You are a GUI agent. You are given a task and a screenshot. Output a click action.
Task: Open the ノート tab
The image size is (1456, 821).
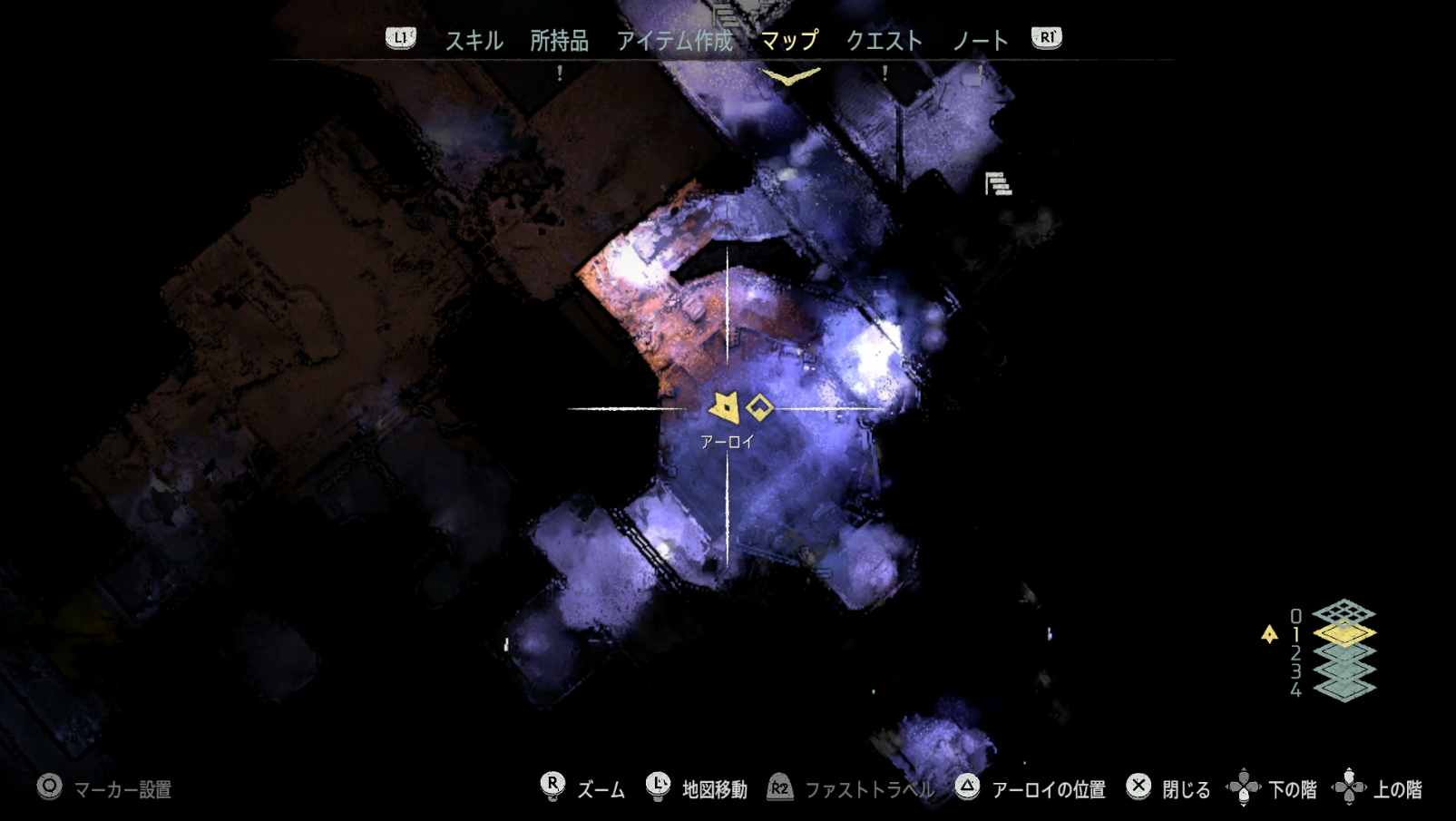coord(981,40)
